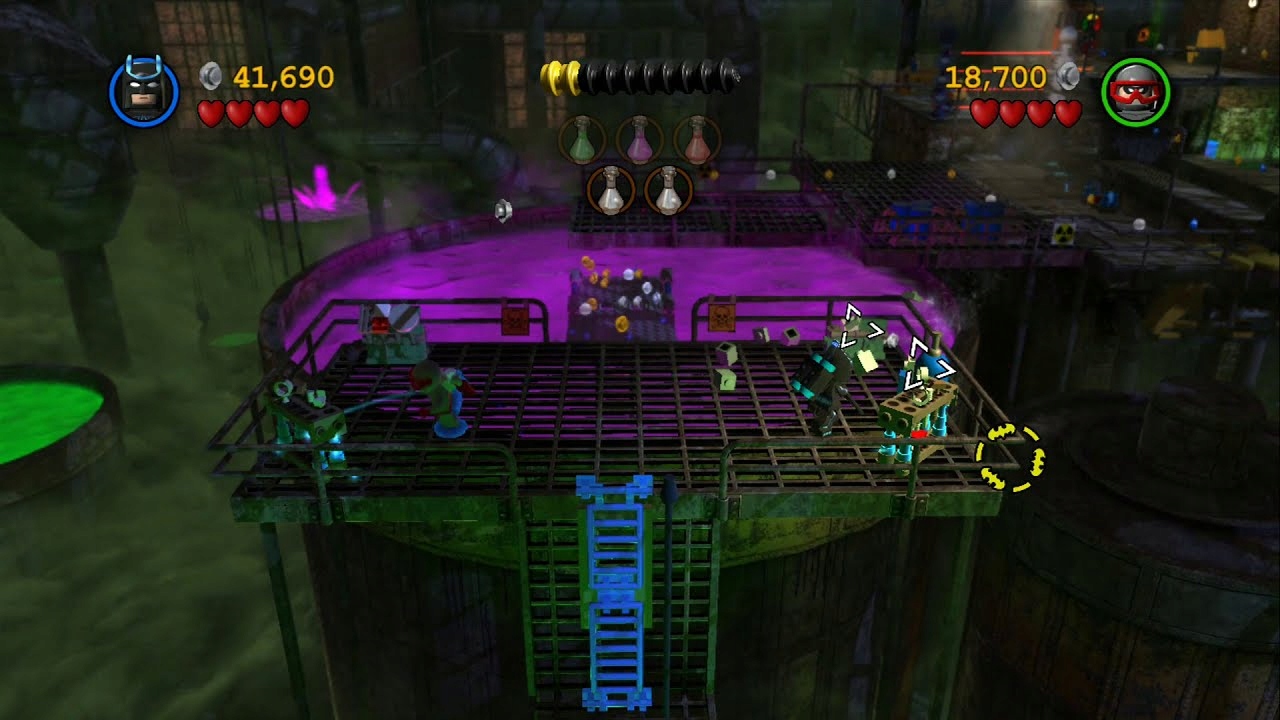Select the Robin character portrait
1280x720 pixels.
[x=1135, y=92]
